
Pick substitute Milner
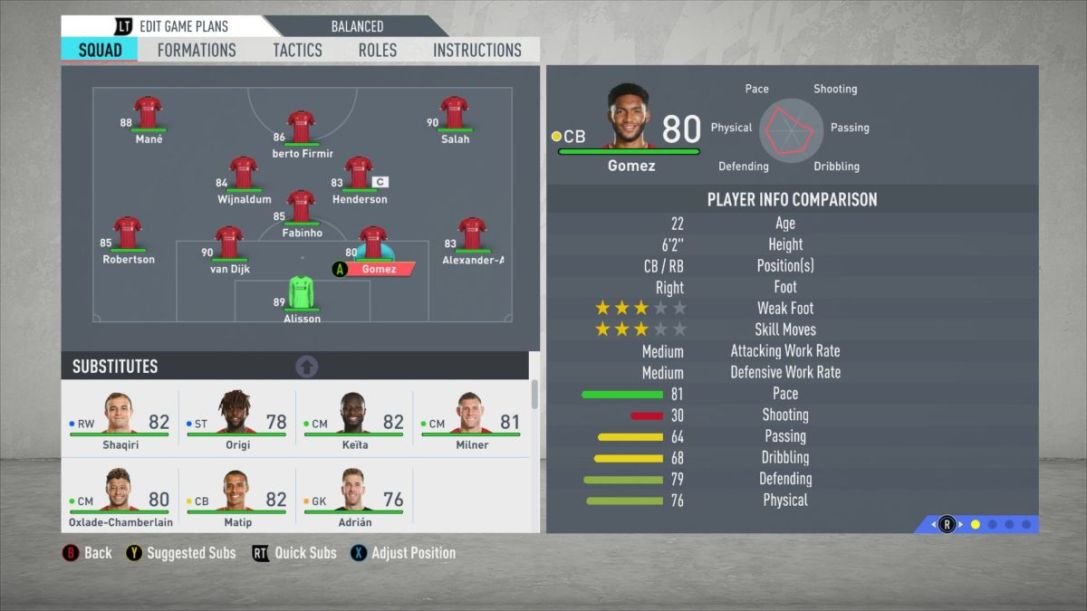click(x=471, y=420)
